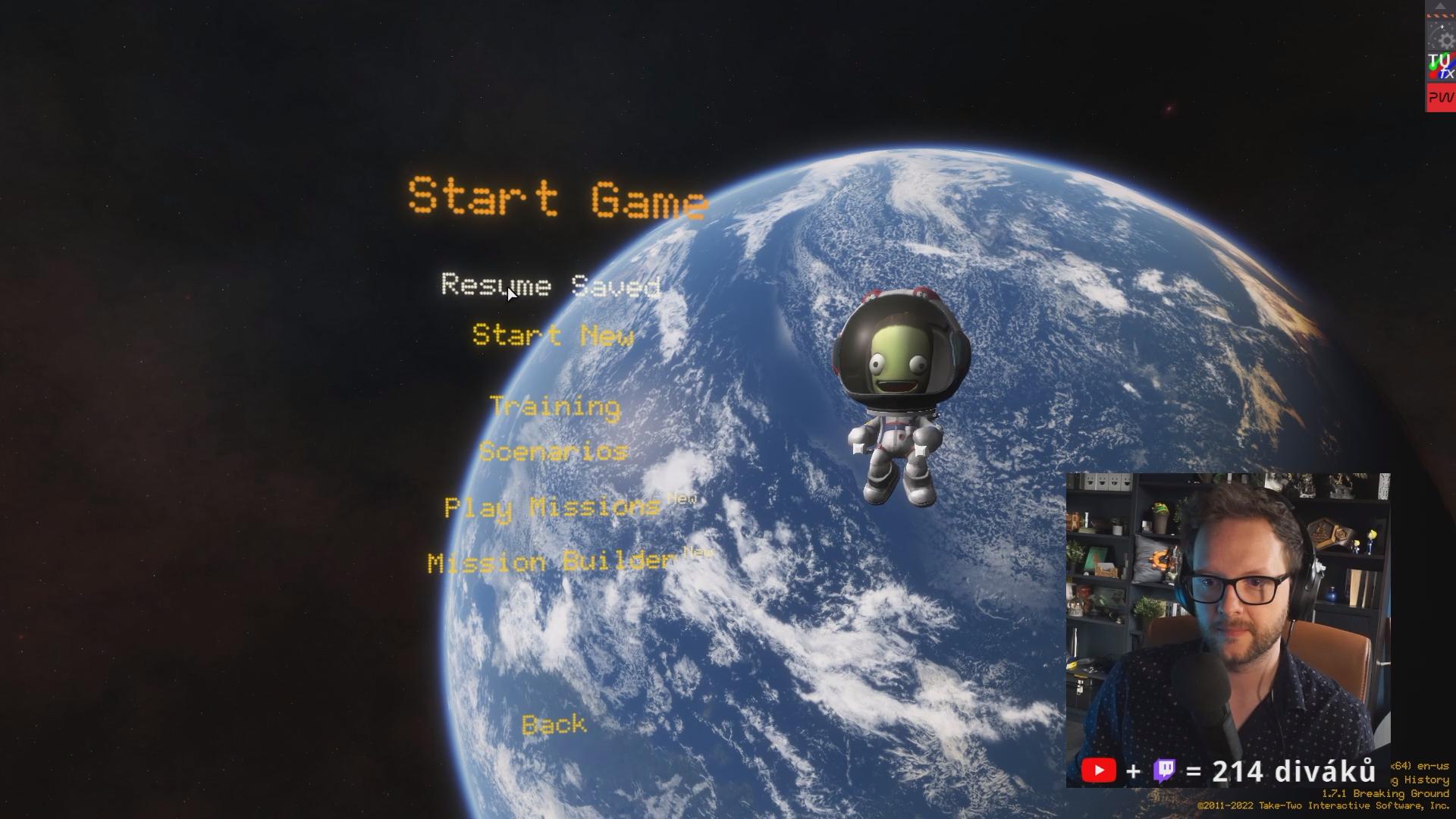Image resolution: width=1456 pixels, height=819 pixels.
Task: Open the Scenarios list
Action: pyautogui.click(x=554, y=452)
